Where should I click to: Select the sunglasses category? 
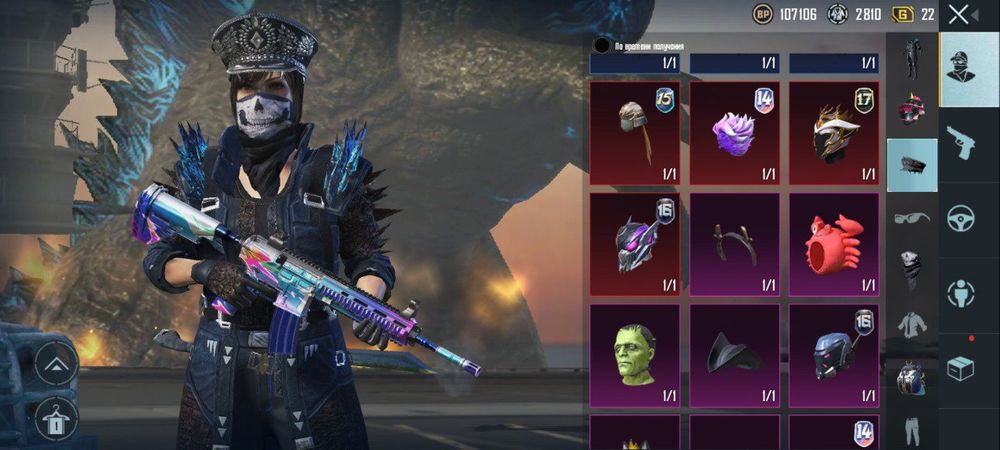click(911, 217)
